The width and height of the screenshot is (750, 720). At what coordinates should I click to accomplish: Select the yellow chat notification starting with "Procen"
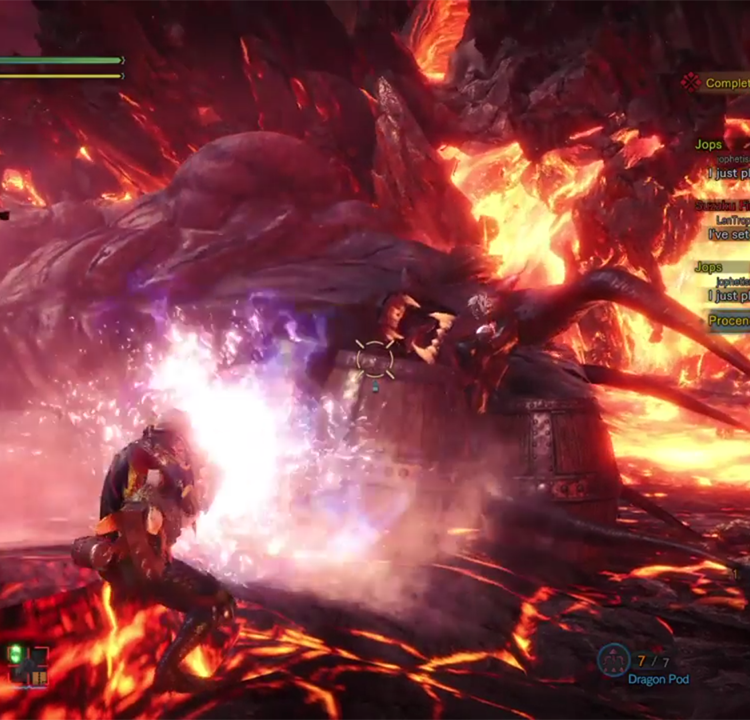[x=728, y=321]
